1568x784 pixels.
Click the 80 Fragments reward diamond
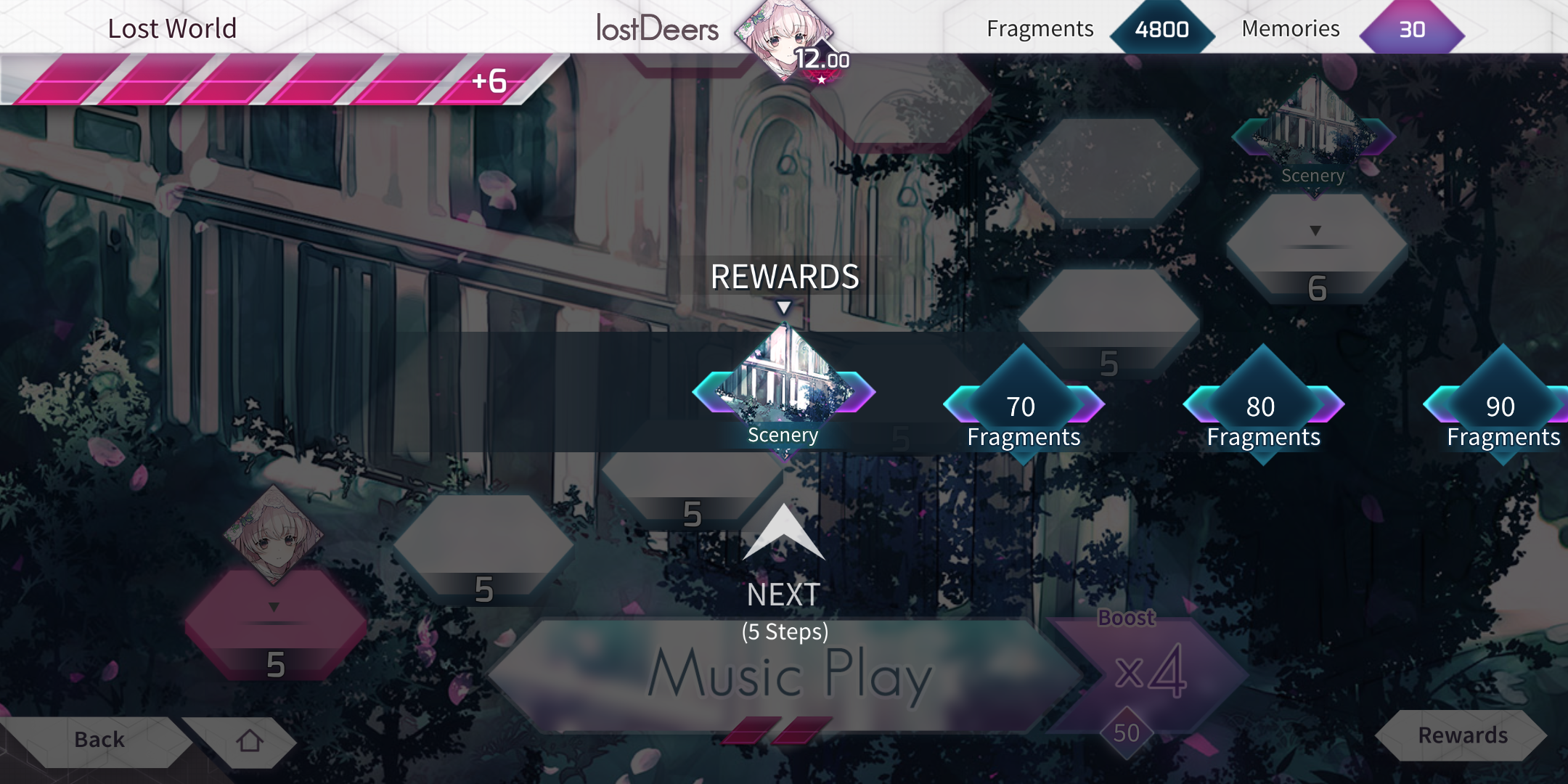click(x=1262, y=407)
